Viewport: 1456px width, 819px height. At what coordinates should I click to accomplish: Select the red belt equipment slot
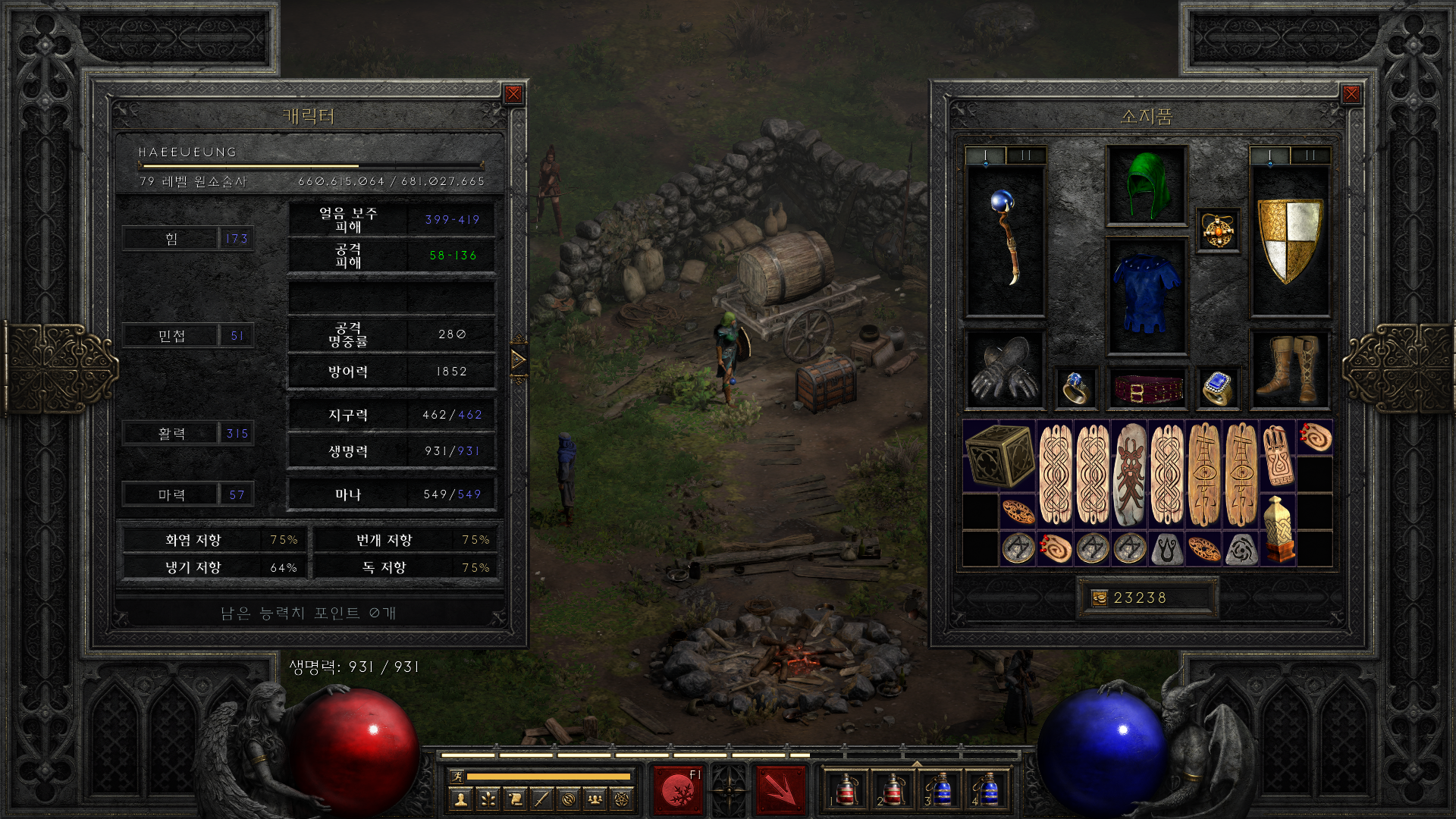(x=1146, y=388)
